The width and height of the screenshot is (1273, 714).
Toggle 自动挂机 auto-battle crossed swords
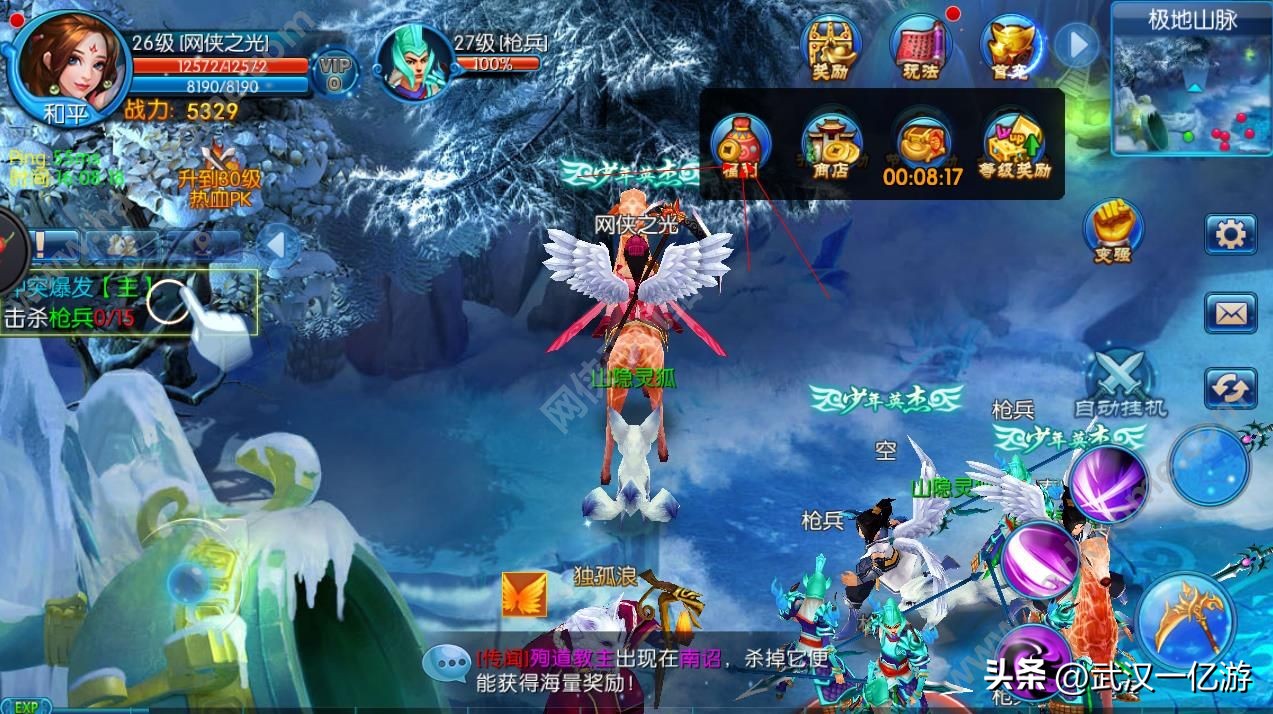[1120, 380]
